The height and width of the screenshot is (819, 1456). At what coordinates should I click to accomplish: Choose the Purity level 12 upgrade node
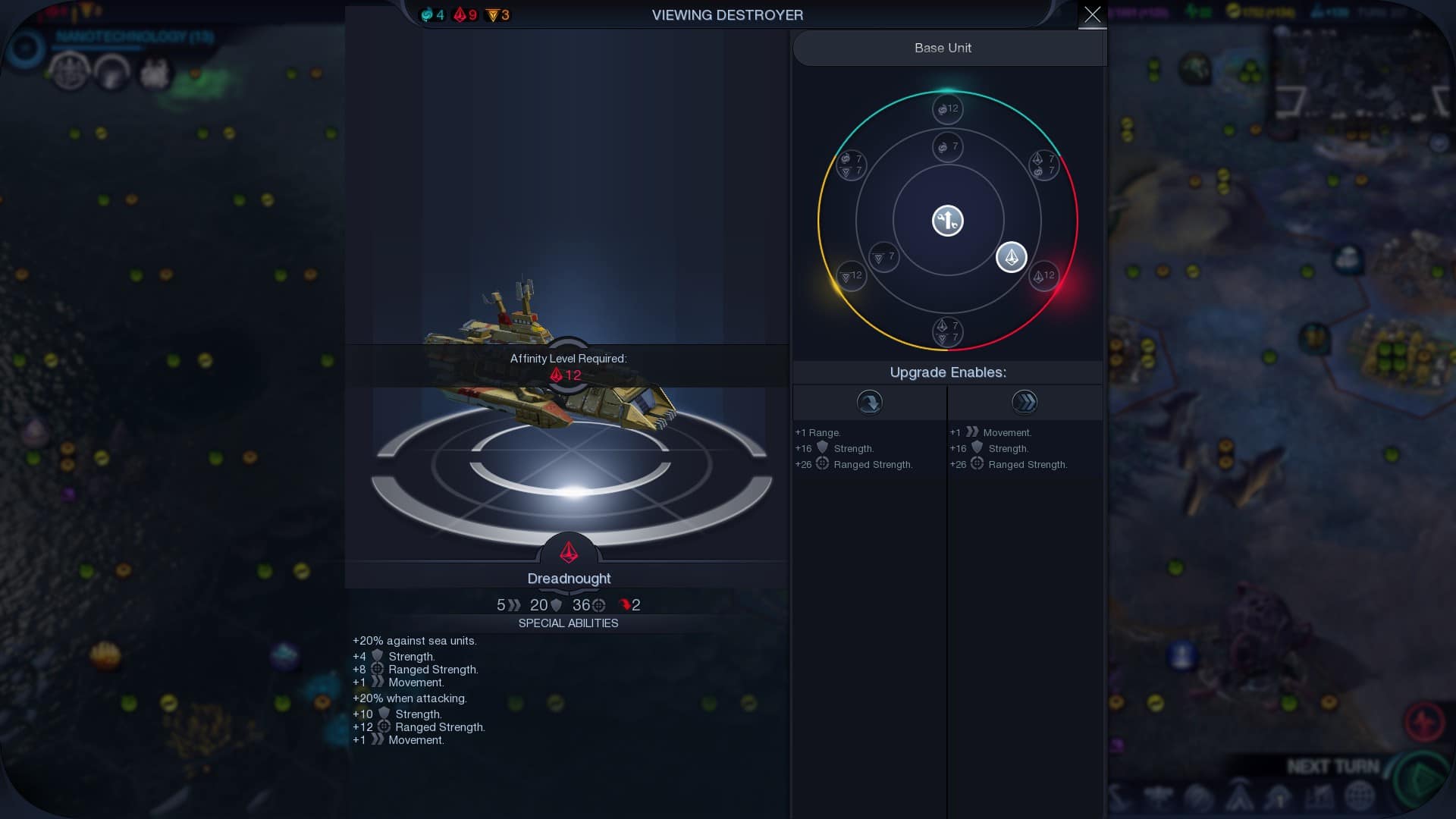[x=851, y=275]
